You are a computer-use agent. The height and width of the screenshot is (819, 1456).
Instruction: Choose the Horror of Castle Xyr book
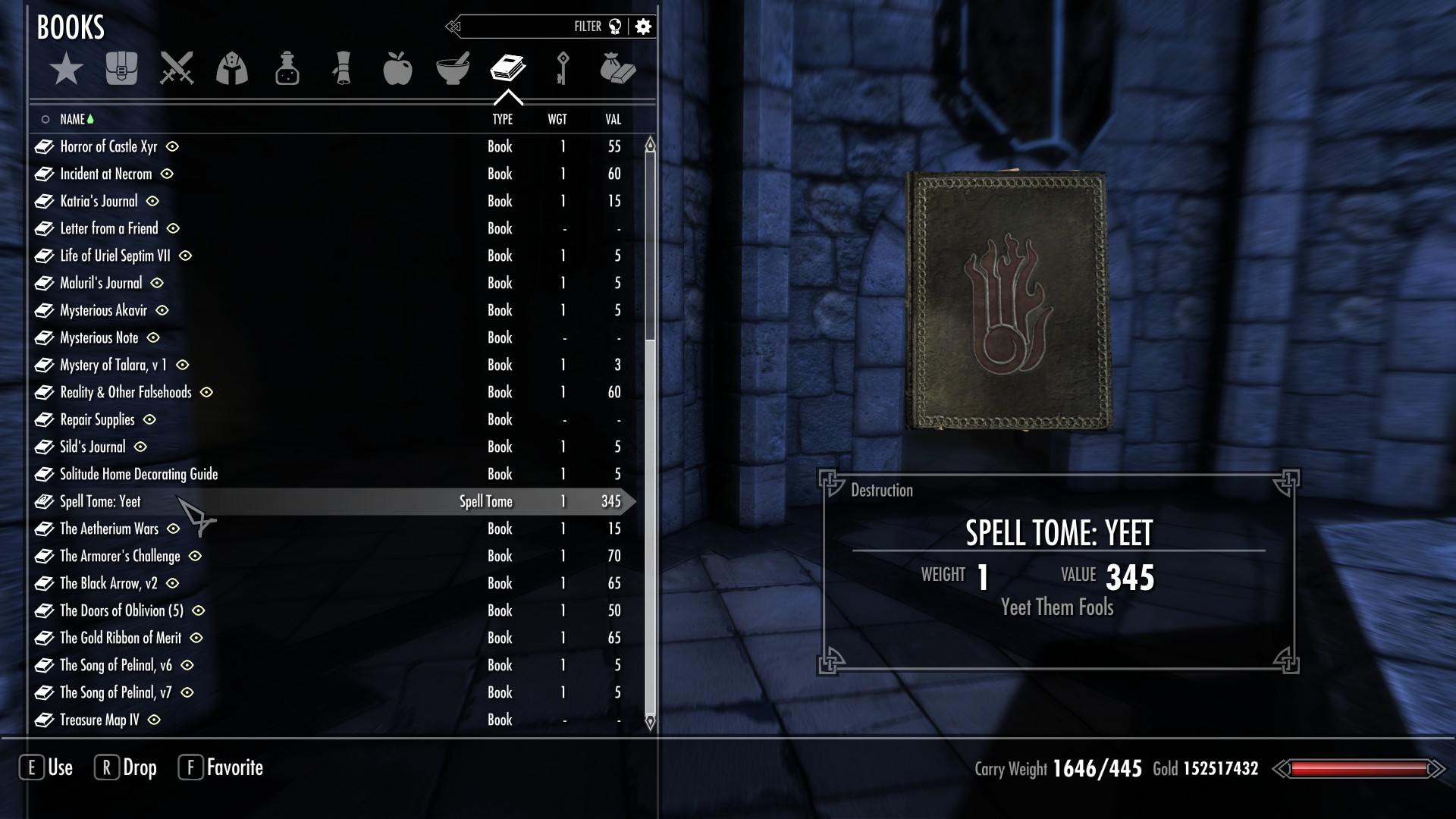108,146
